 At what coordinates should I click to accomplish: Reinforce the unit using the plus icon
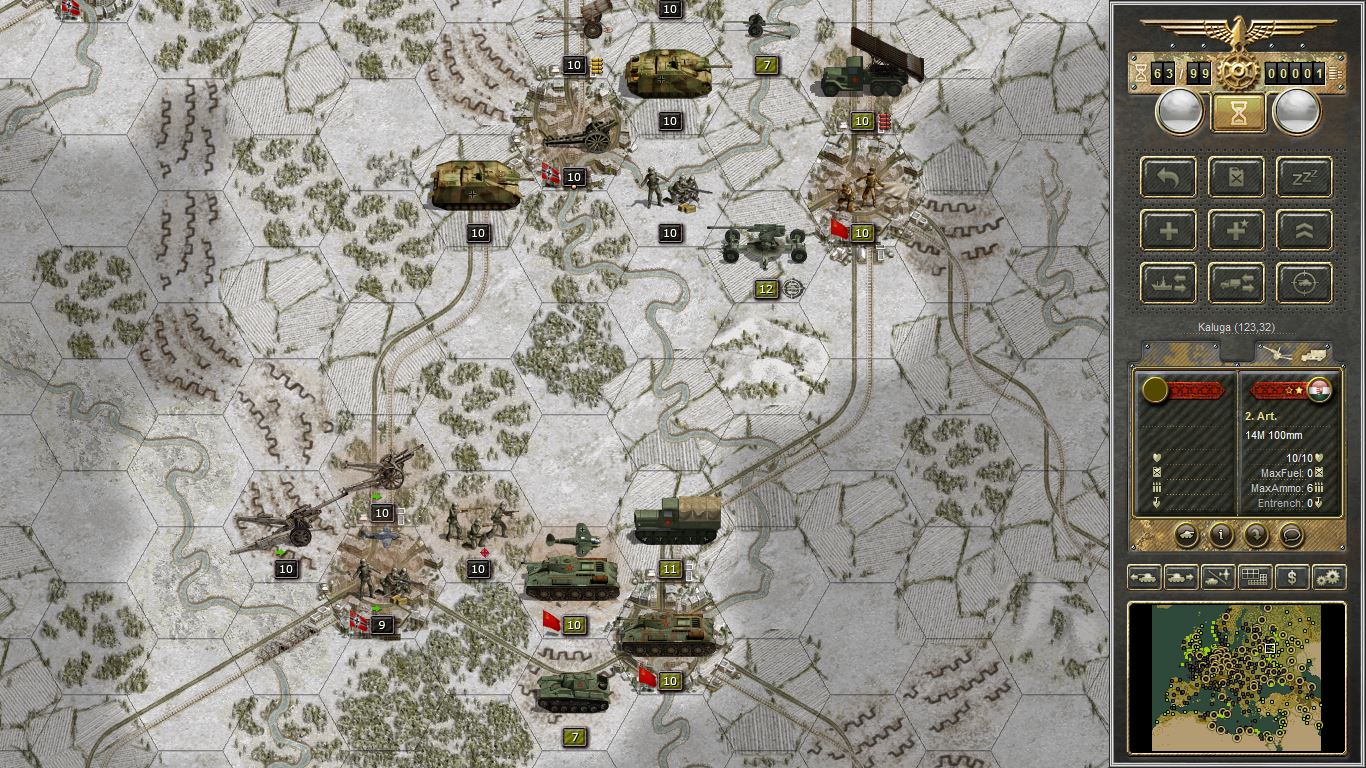pyautogui.click(x=1168, y=230)
